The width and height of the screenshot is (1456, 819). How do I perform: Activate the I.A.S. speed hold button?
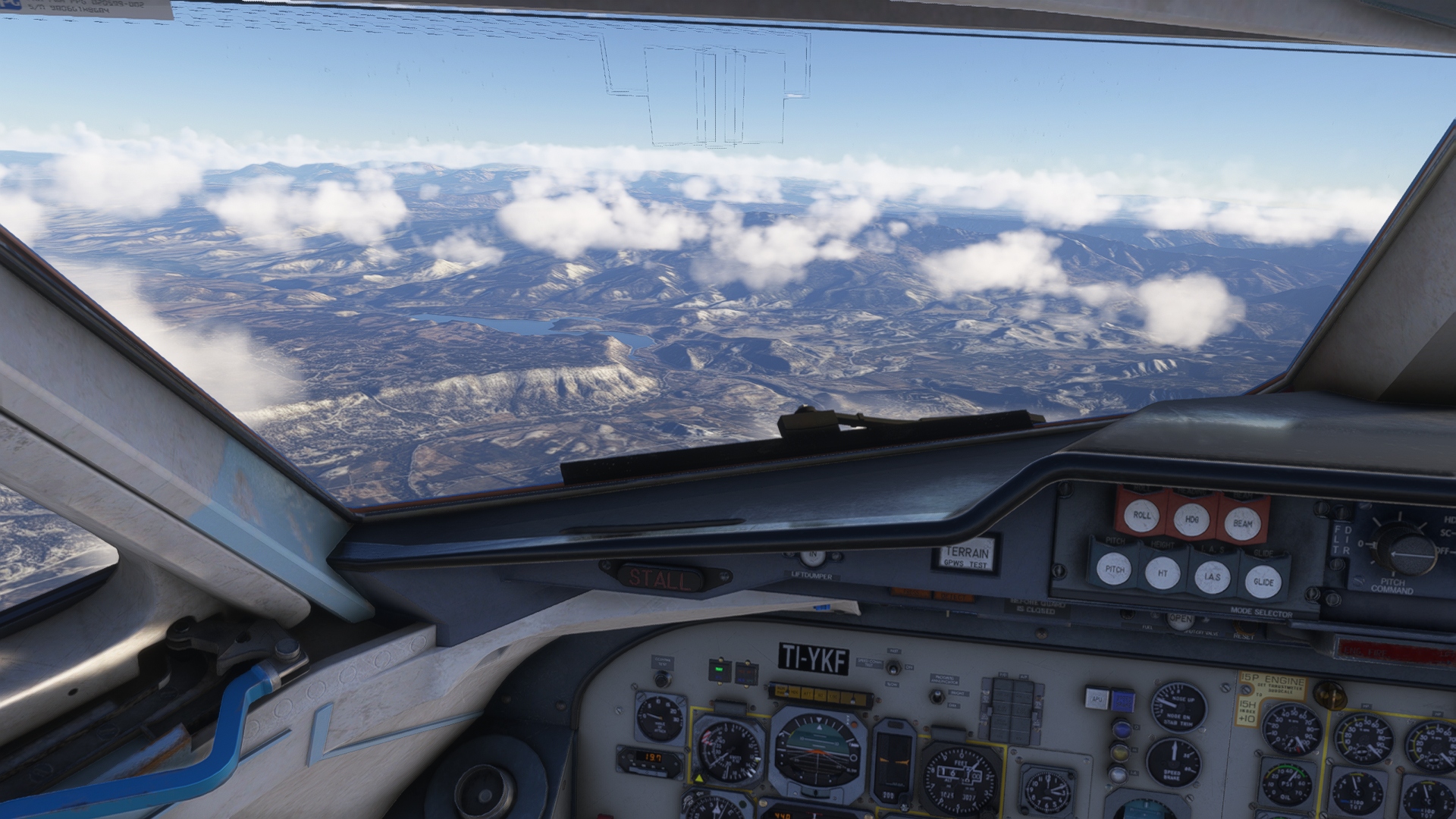[1213, 577]
